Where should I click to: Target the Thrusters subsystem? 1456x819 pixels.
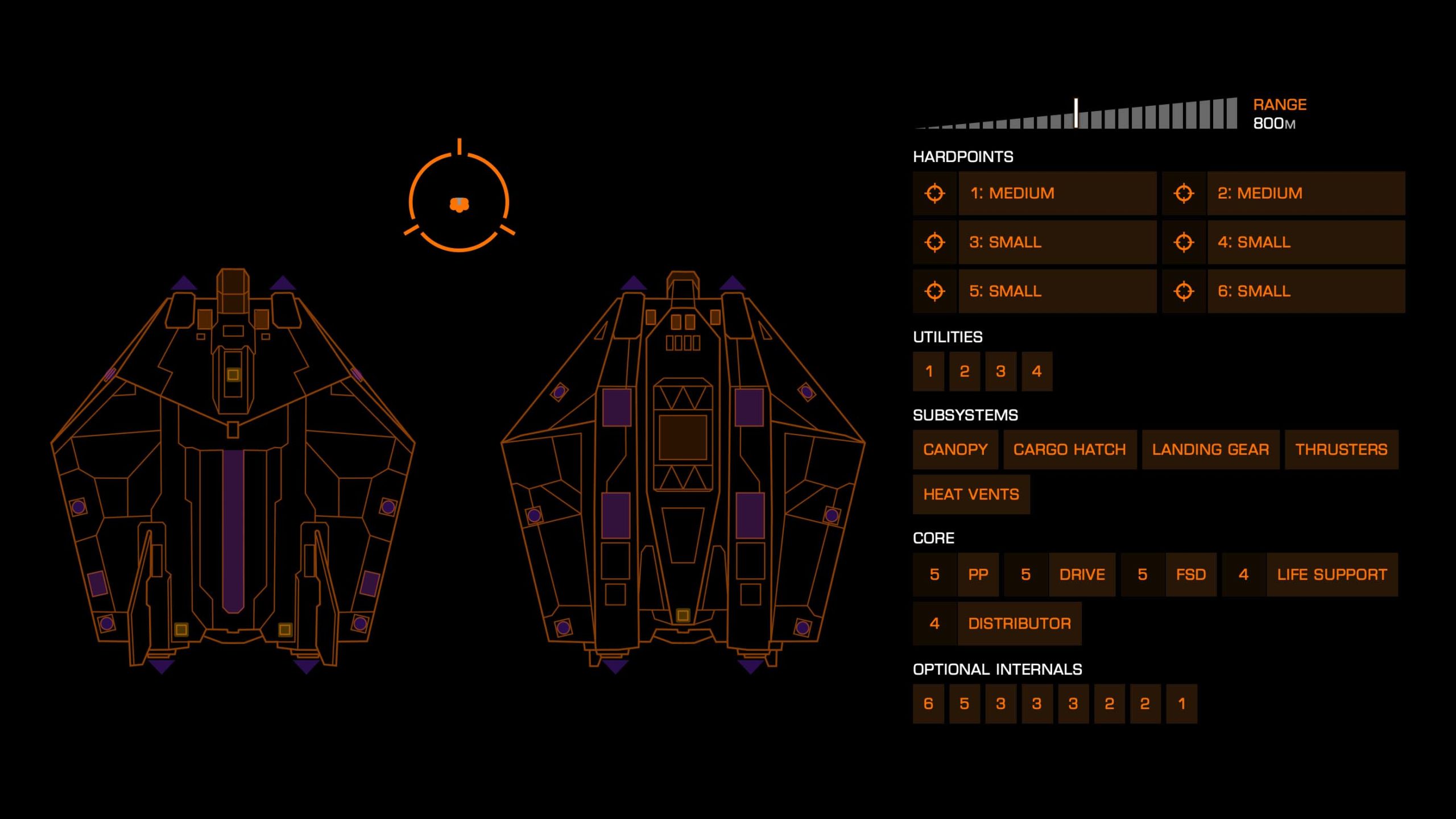1341,449
